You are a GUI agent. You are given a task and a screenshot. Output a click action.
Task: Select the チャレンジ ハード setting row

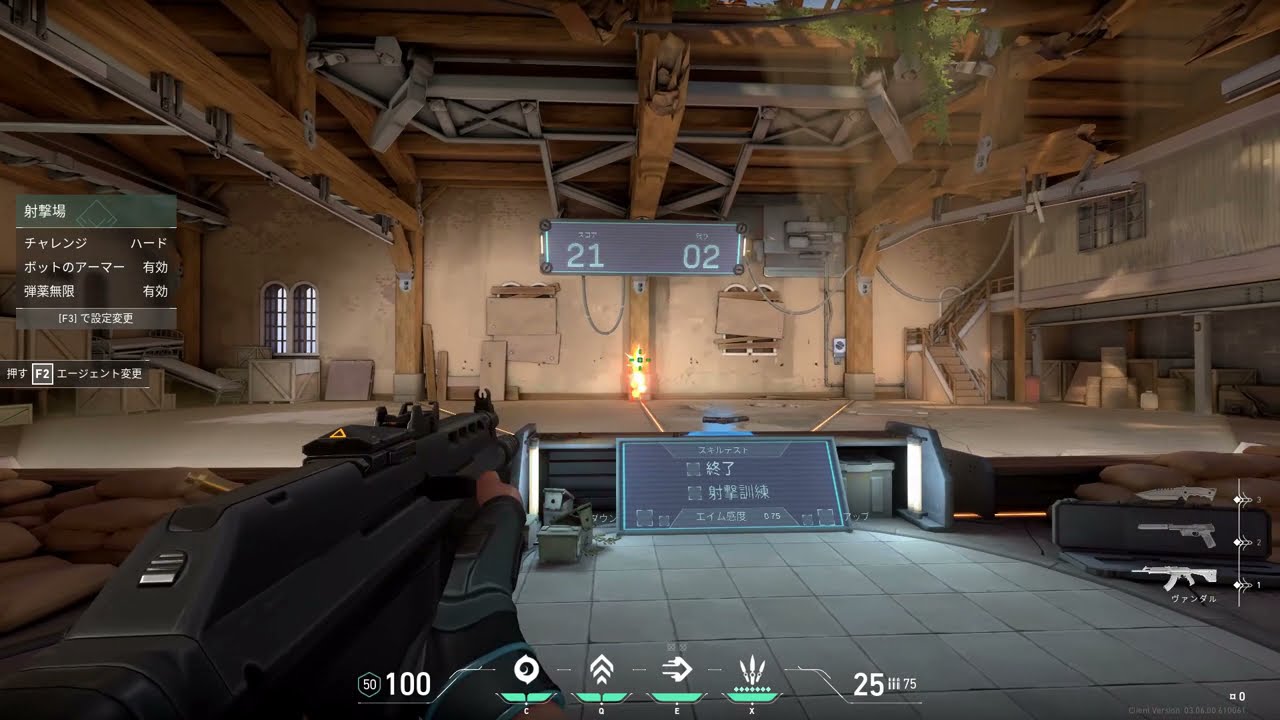pos(96,243)
